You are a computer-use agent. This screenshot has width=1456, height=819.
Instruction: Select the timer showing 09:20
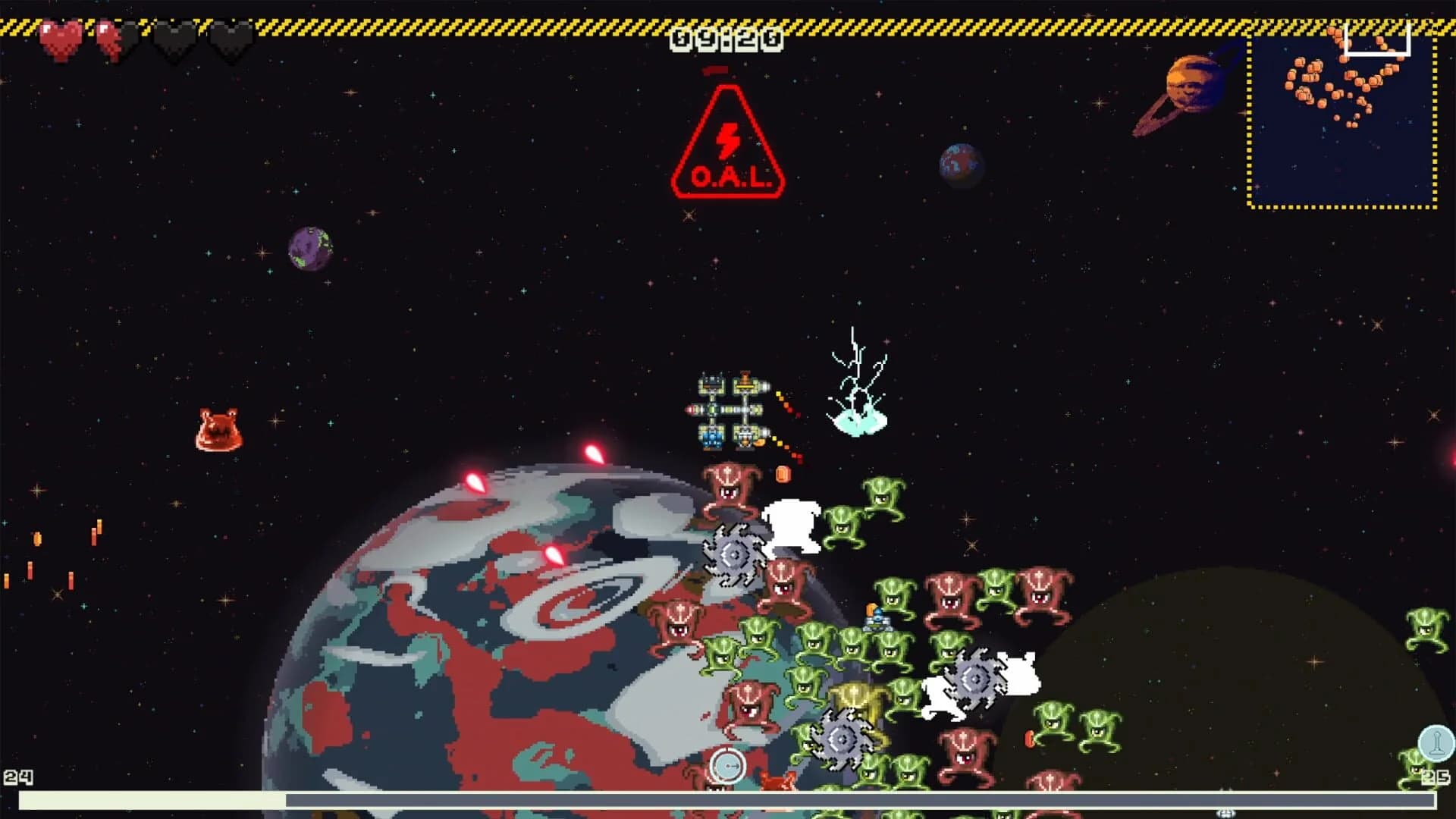tap(726, 38)
